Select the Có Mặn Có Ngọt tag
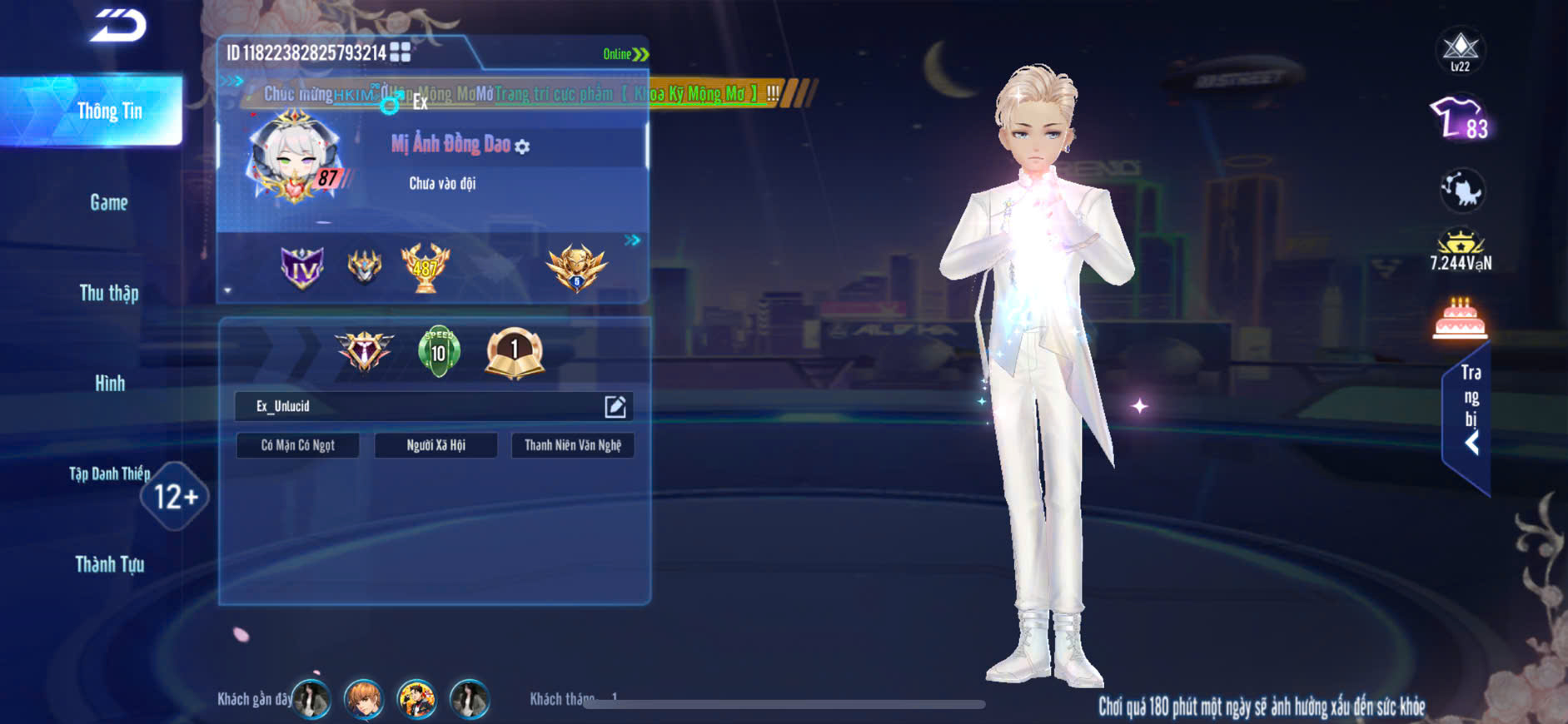 coord(298,445)
